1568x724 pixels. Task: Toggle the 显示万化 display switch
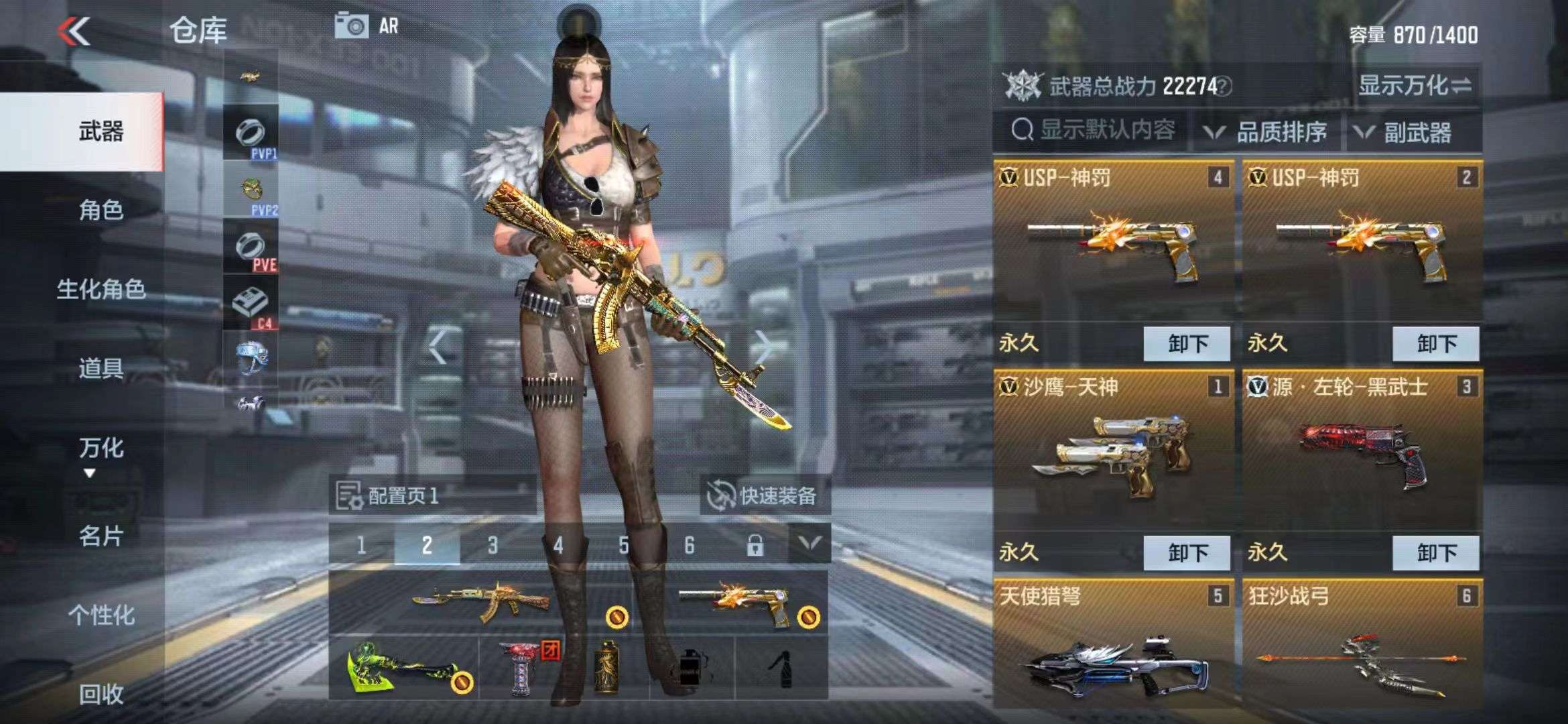1414,86
